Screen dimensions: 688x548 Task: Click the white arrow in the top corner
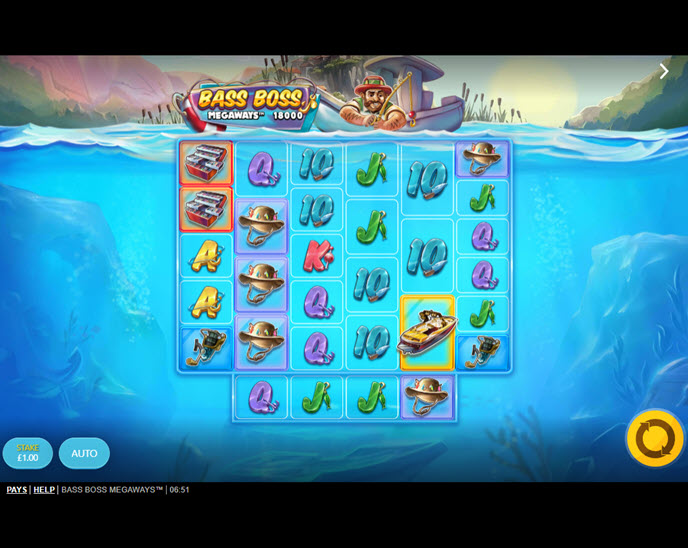(x=663, y=71)
